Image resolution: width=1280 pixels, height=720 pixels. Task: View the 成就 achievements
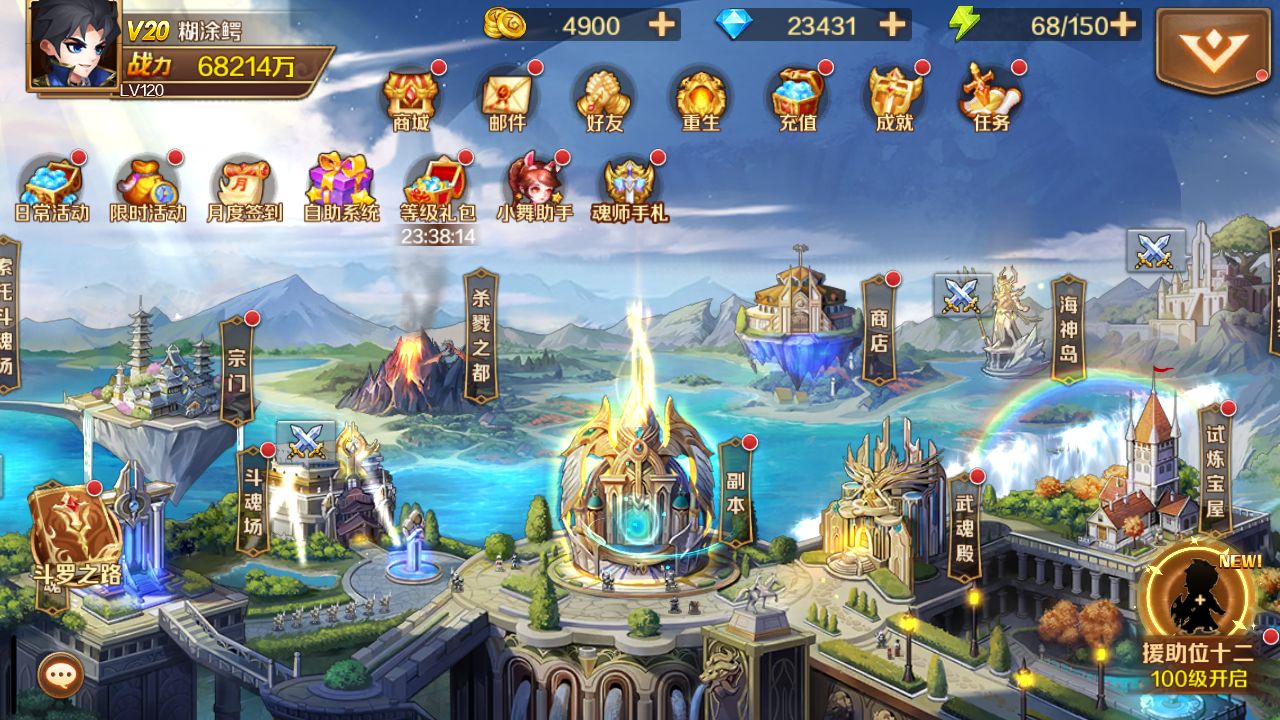point(894,100)
